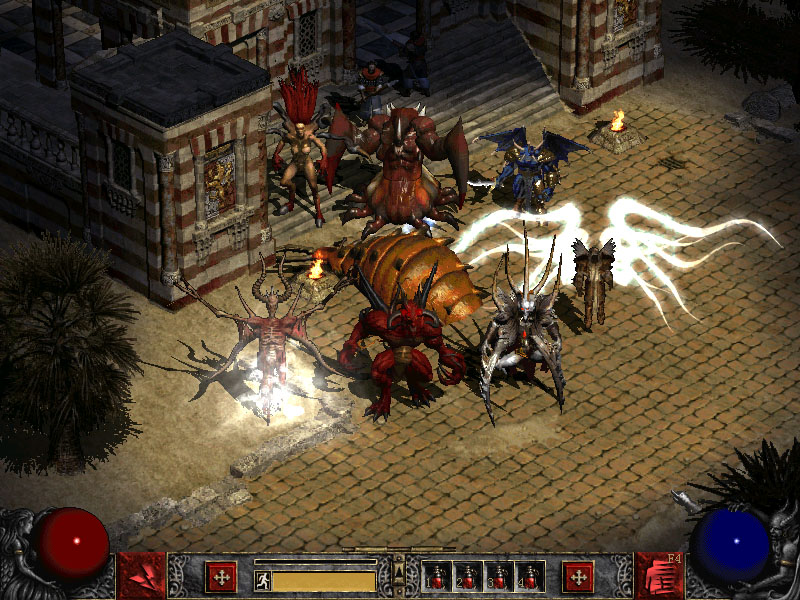Use the red potion in belt slot 3
This screenshot has height=600, width=800.
coord(497,577)
